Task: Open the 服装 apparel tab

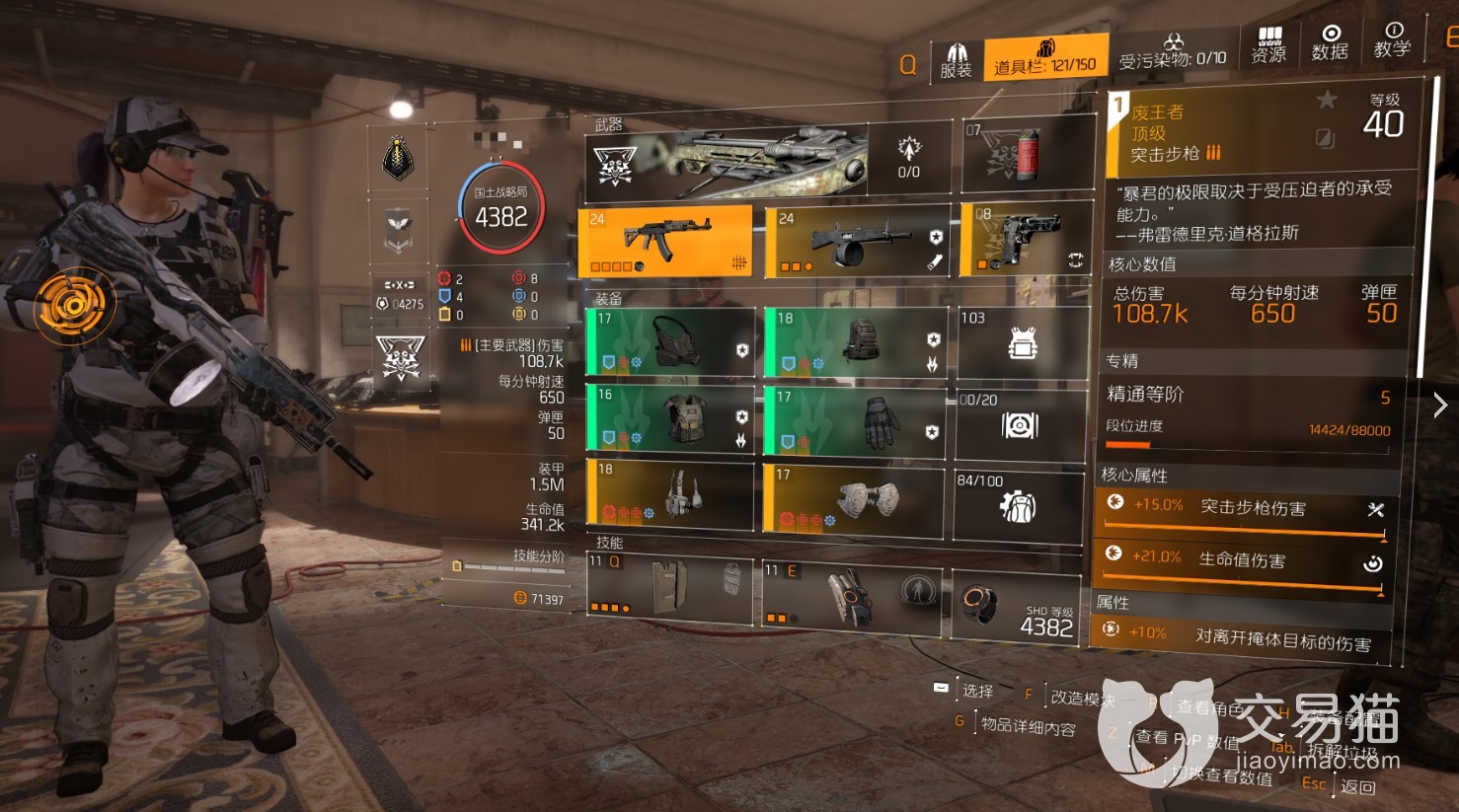Action: click(956, 59)
